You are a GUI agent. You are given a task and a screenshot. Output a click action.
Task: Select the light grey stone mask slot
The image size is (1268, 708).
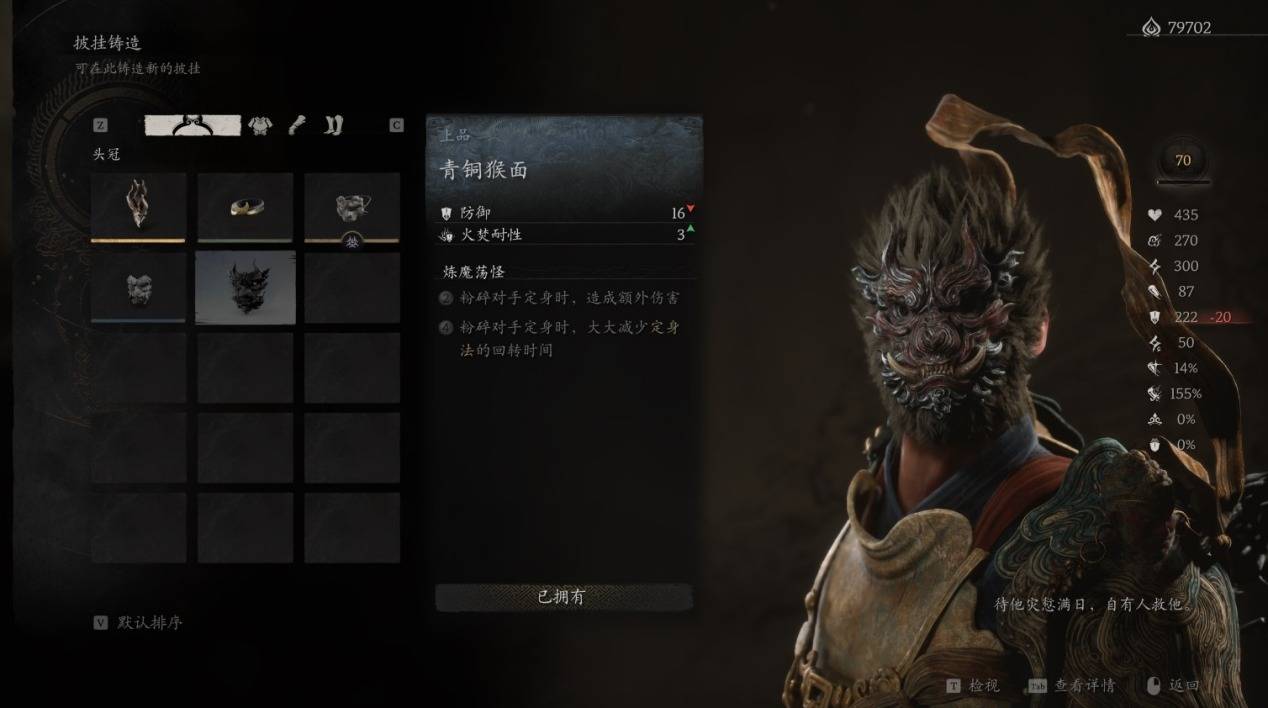[138, 287]
